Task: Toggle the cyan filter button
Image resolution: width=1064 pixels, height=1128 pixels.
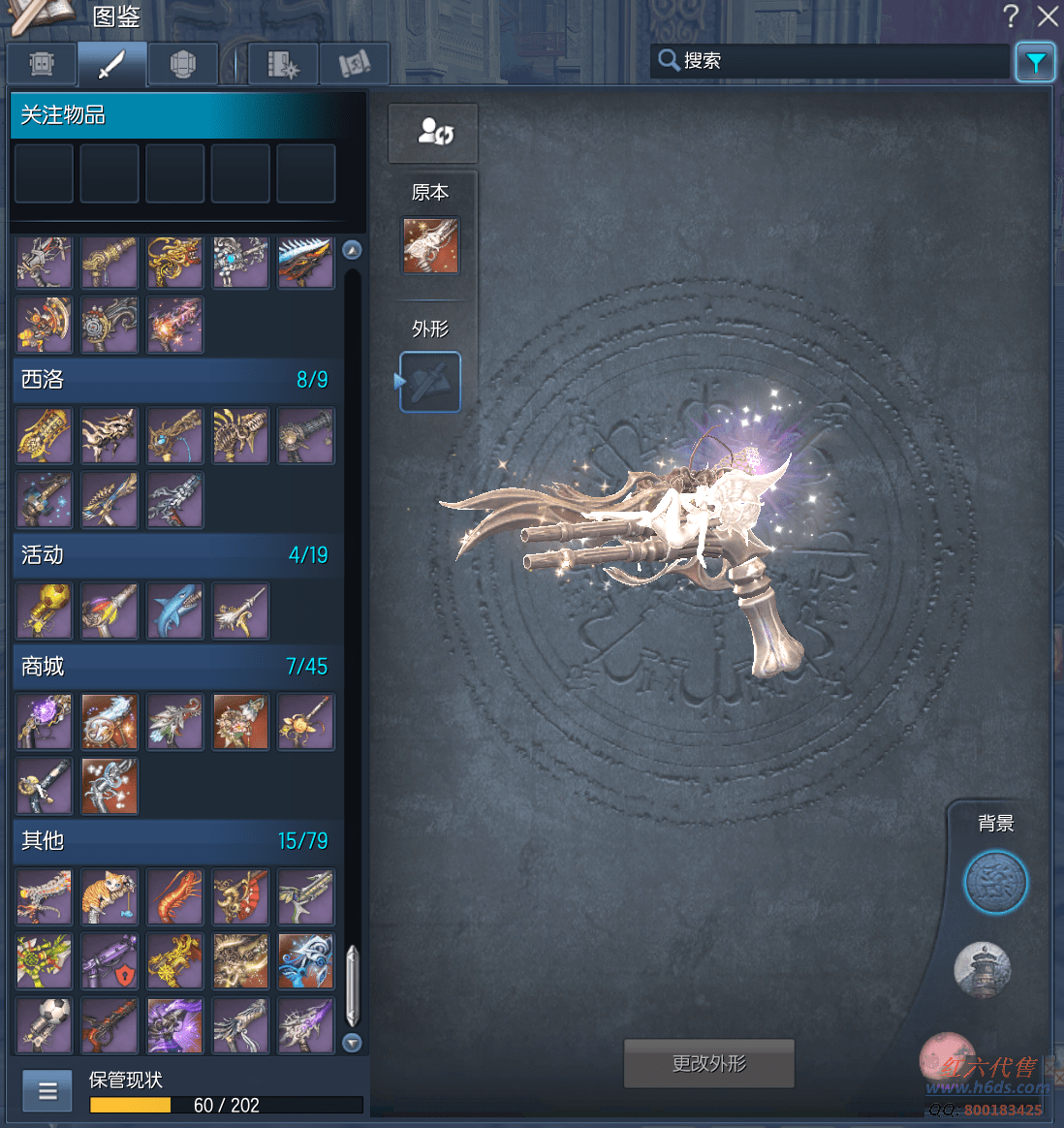Action: tap(1035, 63)
